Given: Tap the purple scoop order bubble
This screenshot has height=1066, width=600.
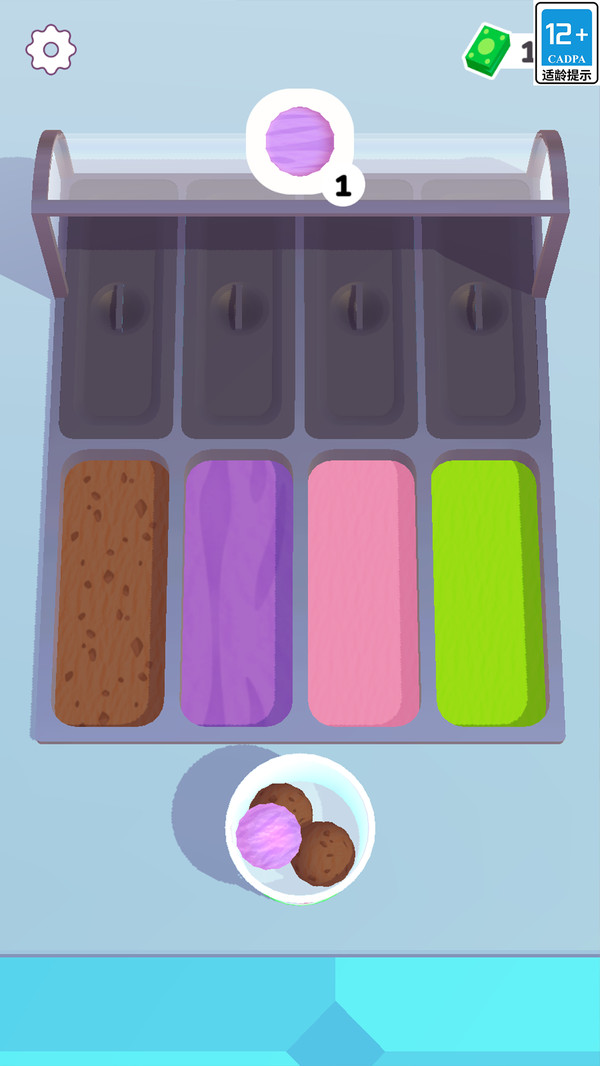Looking at the screenshot, I should (x=297, y=140).
